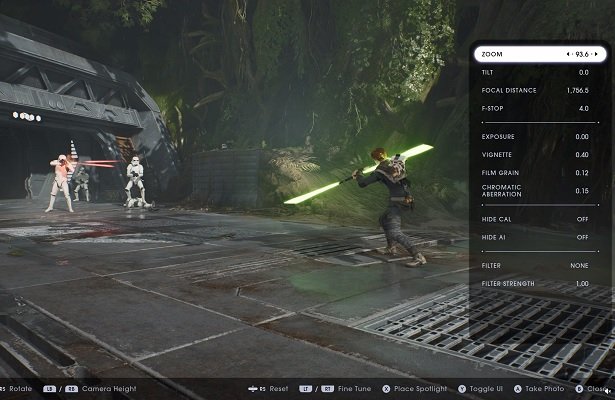Image resolution: width=615 pixels, height=400 pixels.
Task: Toggle the Hide AI option
Action: pyautogui.click(x=540, y=237)
